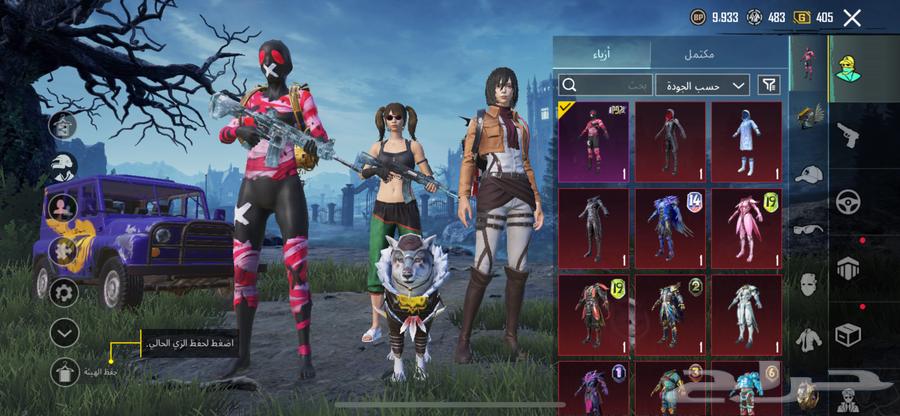
Task: Click the outfit search field
Action: pos(606,86)
